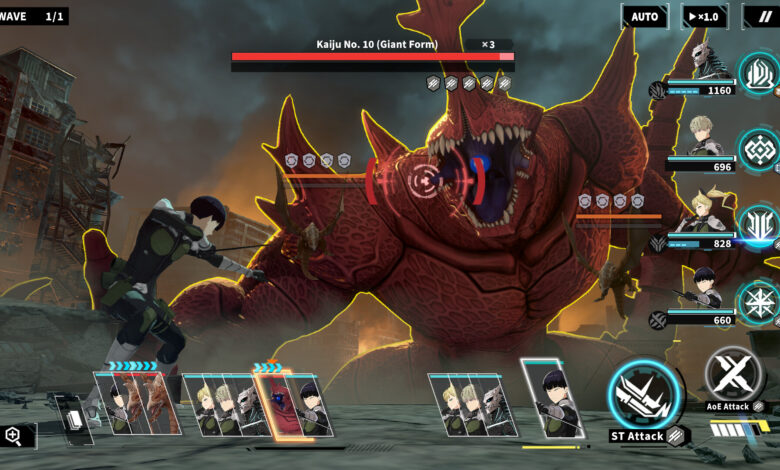The image size is (780, 470).
Task: Select the highlighted red kaiju turn card
Action: 273,405
